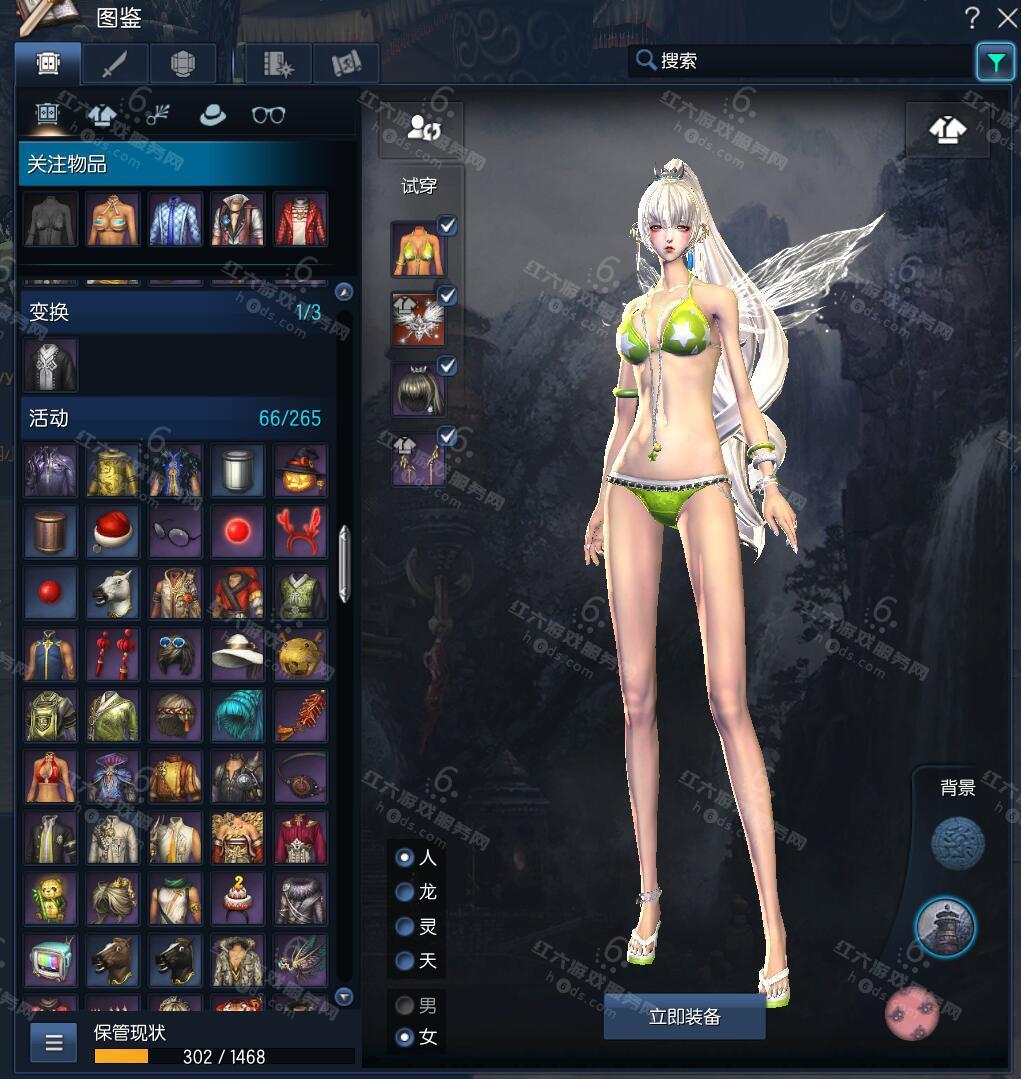The image size is (1021, 1079).
Task: Close the 图鉴 window
Action: click(x=1006, y=17)
